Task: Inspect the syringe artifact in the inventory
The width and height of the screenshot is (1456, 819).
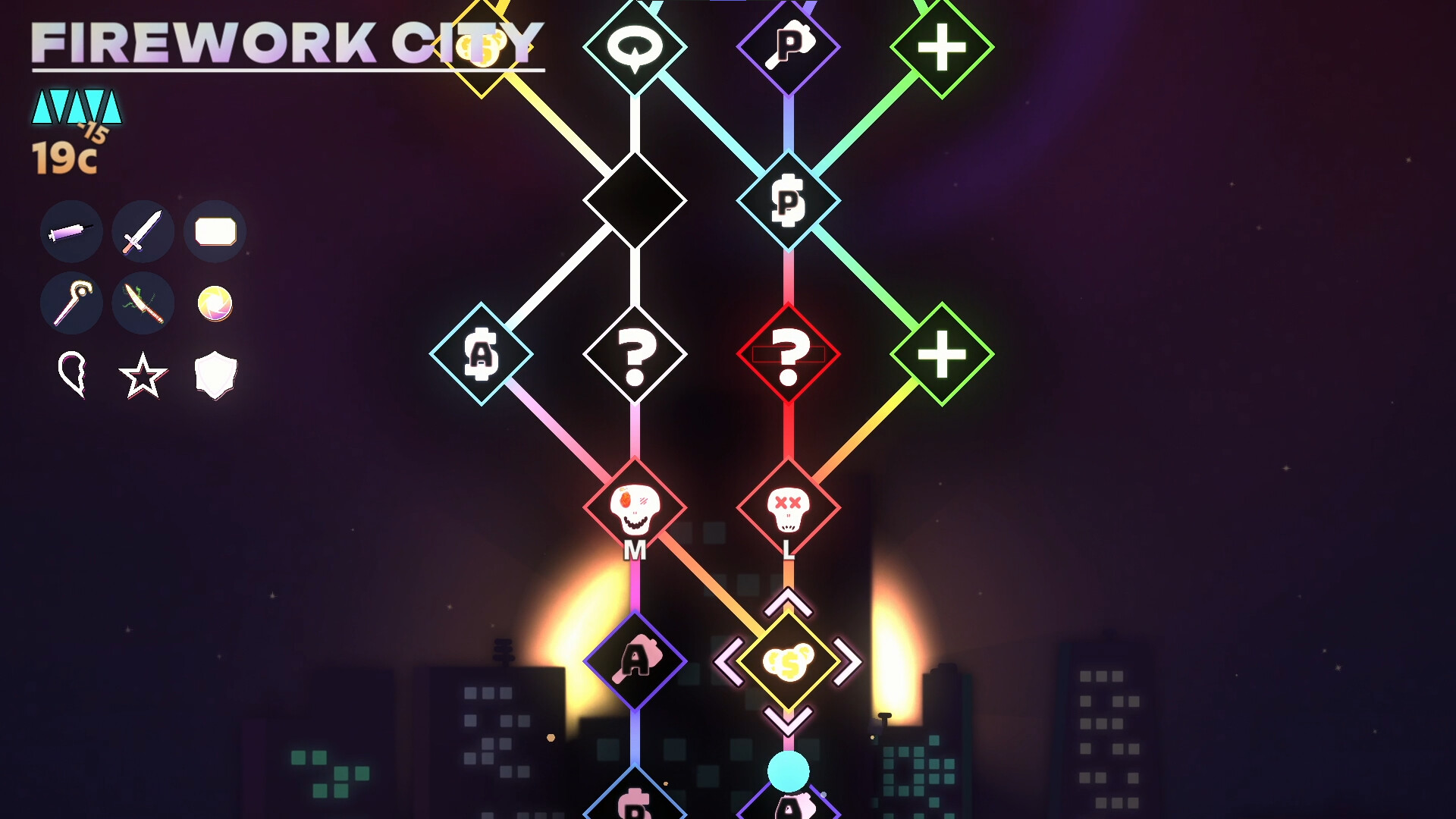Action: pos(71,232)
